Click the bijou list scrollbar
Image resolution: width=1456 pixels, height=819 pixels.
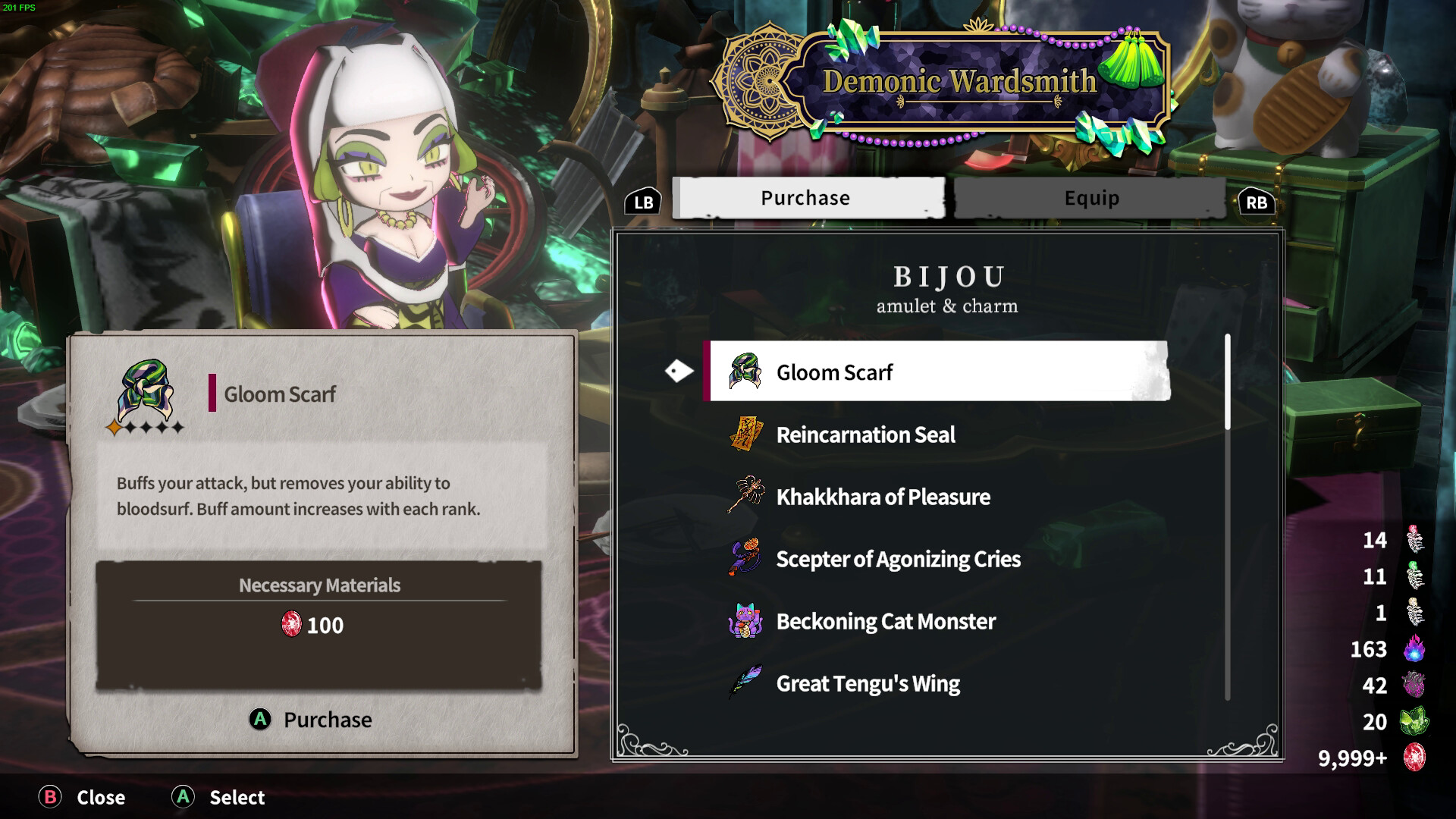point(1227,383)
